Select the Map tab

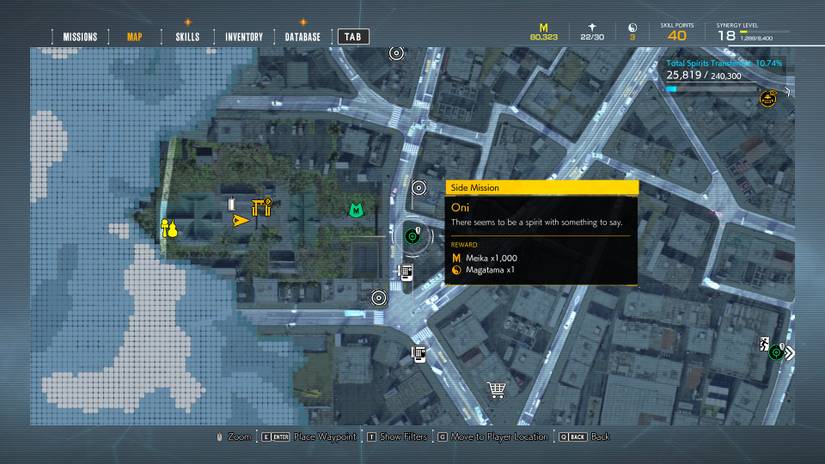[135, 37]
